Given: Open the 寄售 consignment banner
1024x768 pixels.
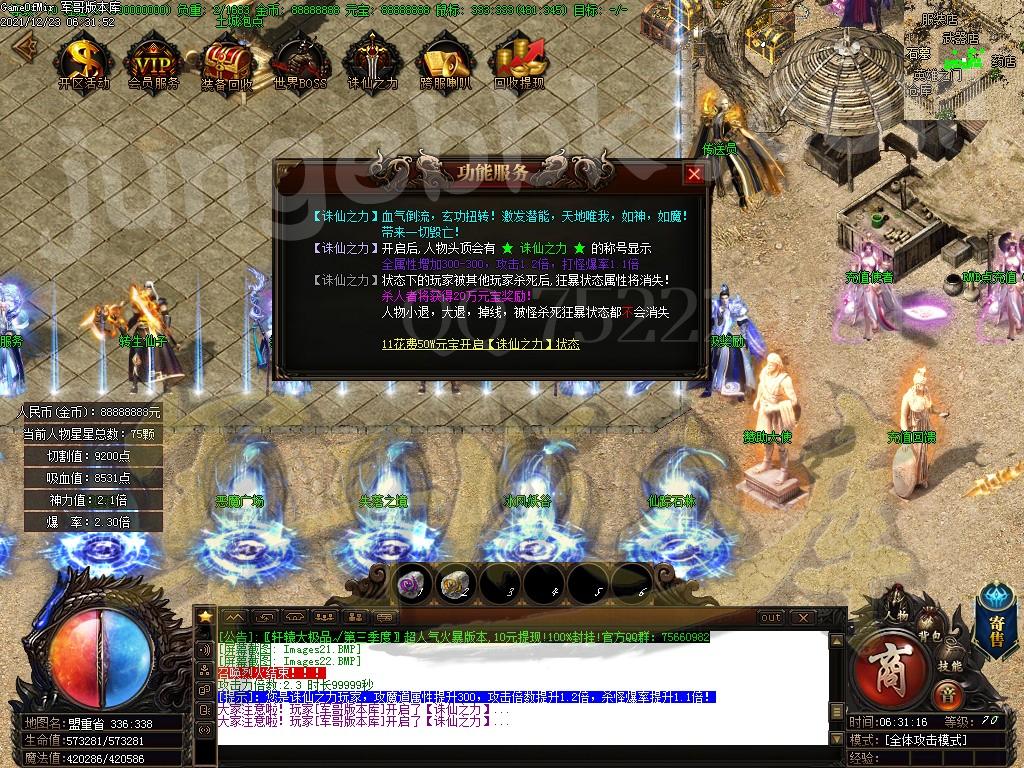Looking at the screenshot, I should coord(996,625).
